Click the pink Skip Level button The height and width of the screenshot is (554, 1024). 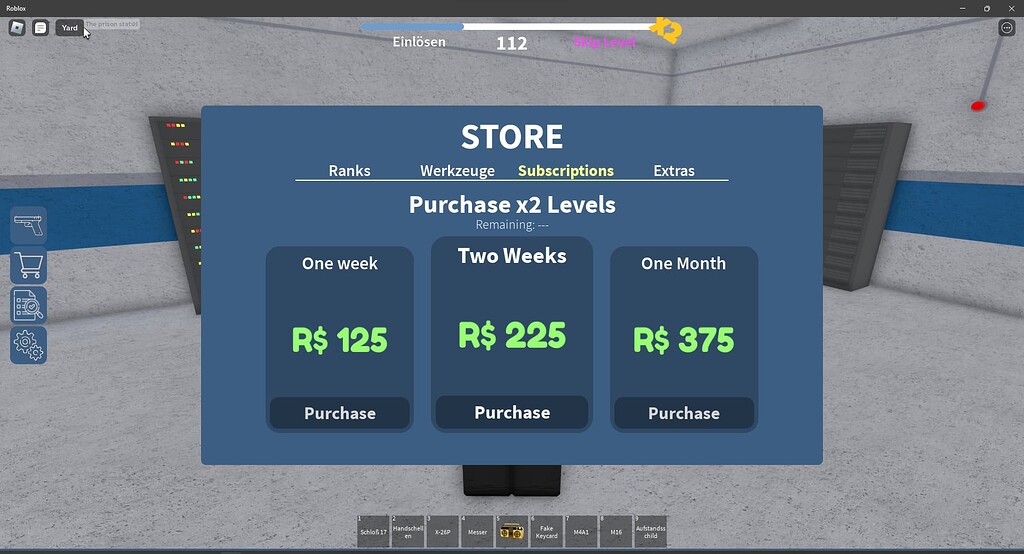(x=604, y=42)
